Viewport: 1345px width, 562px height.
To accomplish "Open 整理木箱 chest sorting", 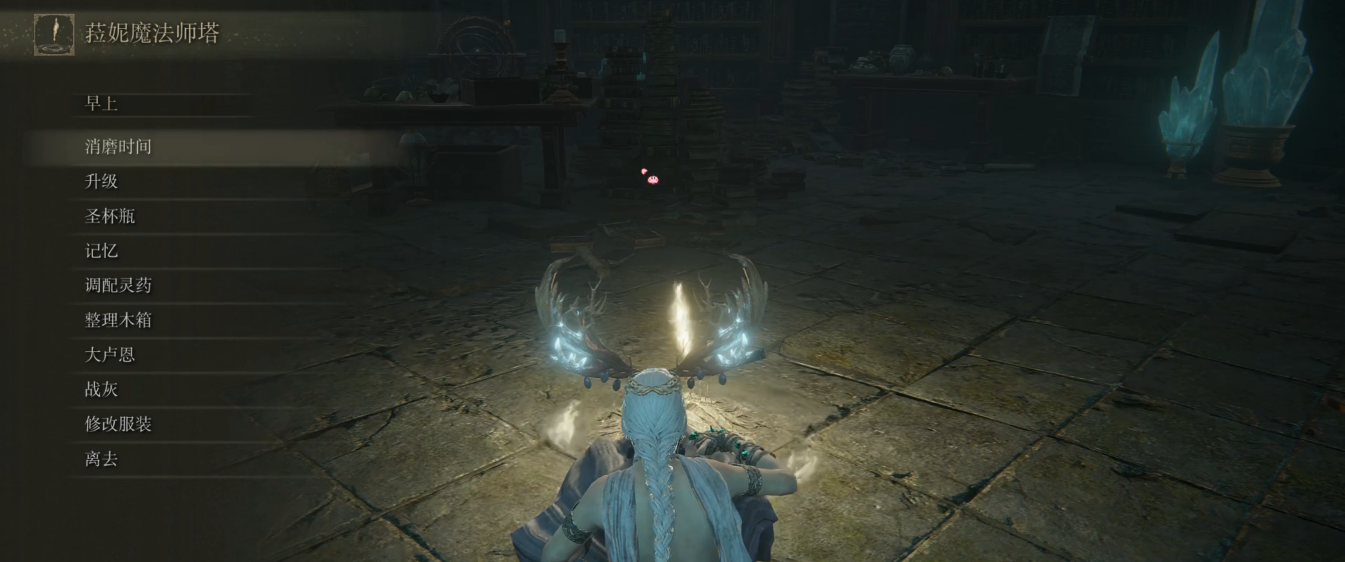I will tap(118, 320).
